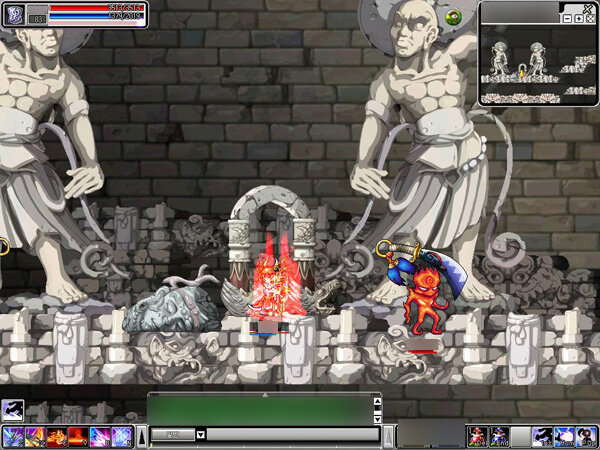Screen dimensions: 600x450
Task: Open the full map from minimap controls
Action: 588,18
